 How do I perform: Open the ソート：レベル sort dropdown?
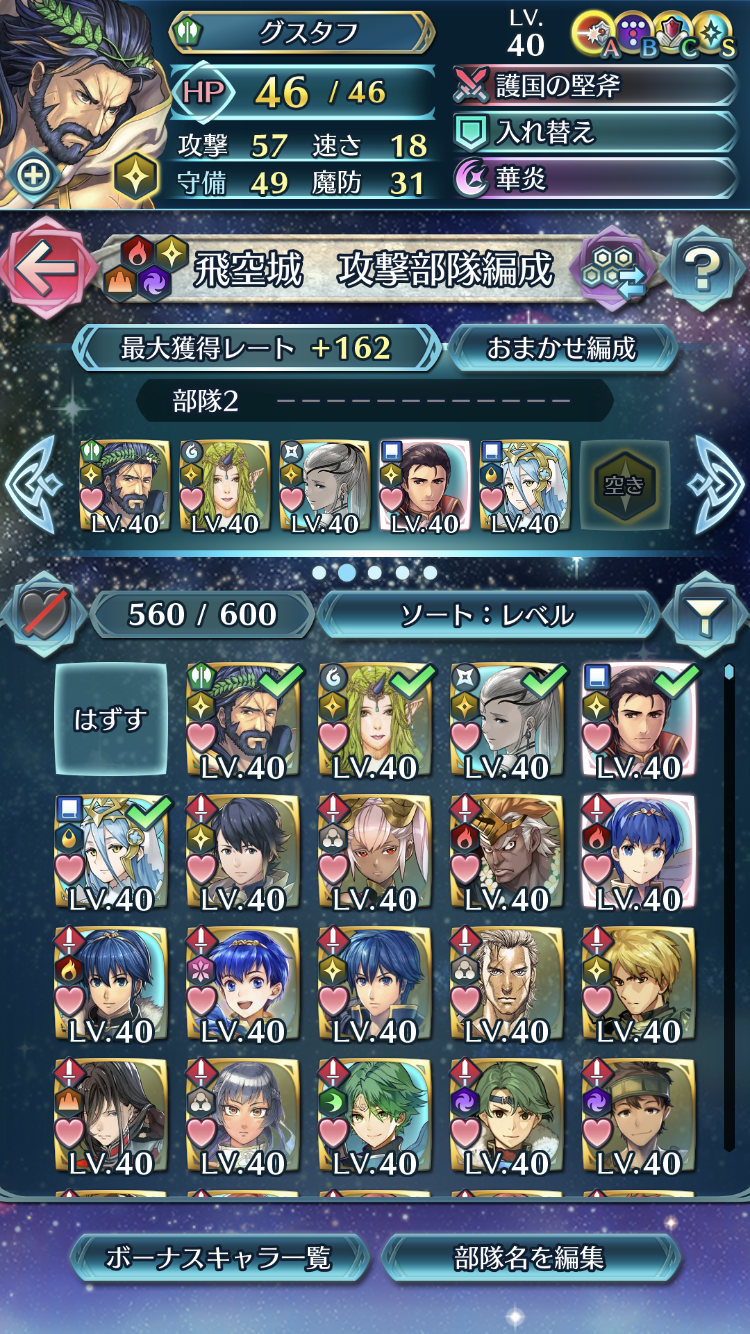[488, 615]
